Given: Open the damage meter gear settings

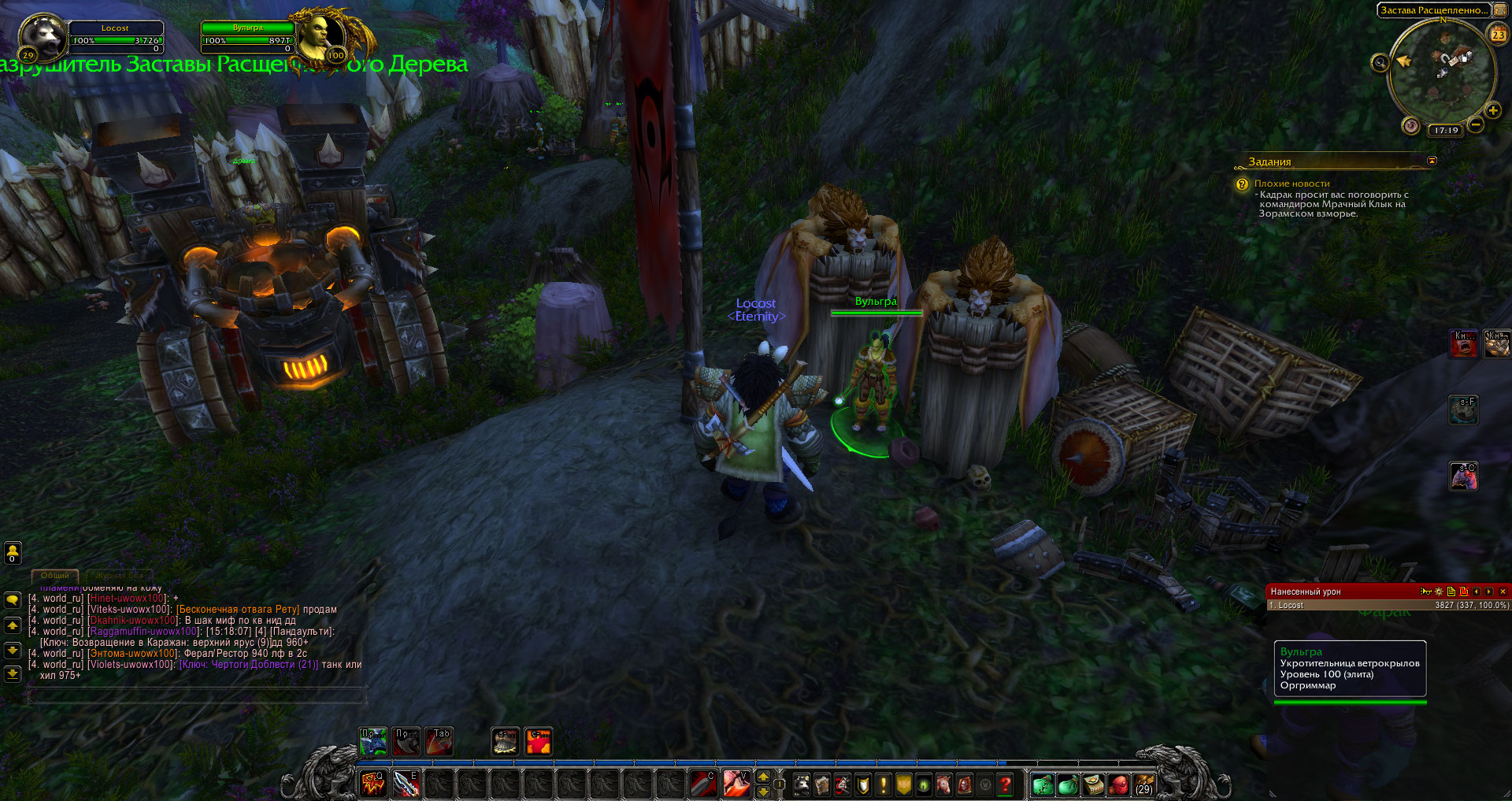Looking at the screenshot, I should pyautogui.click(x=1439, y=591).
